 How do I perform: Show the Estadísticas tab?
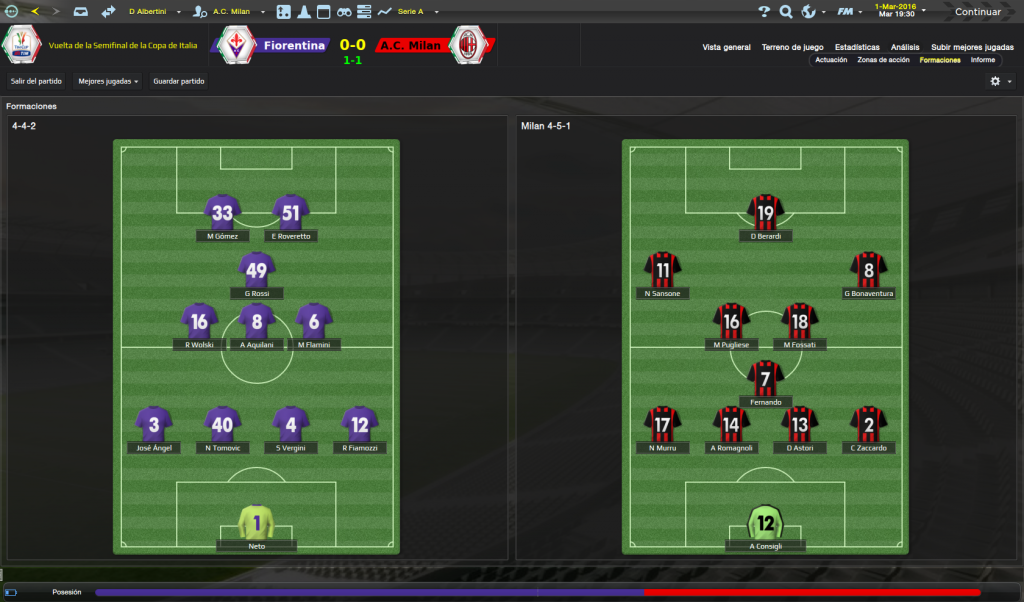click(857, 47)
